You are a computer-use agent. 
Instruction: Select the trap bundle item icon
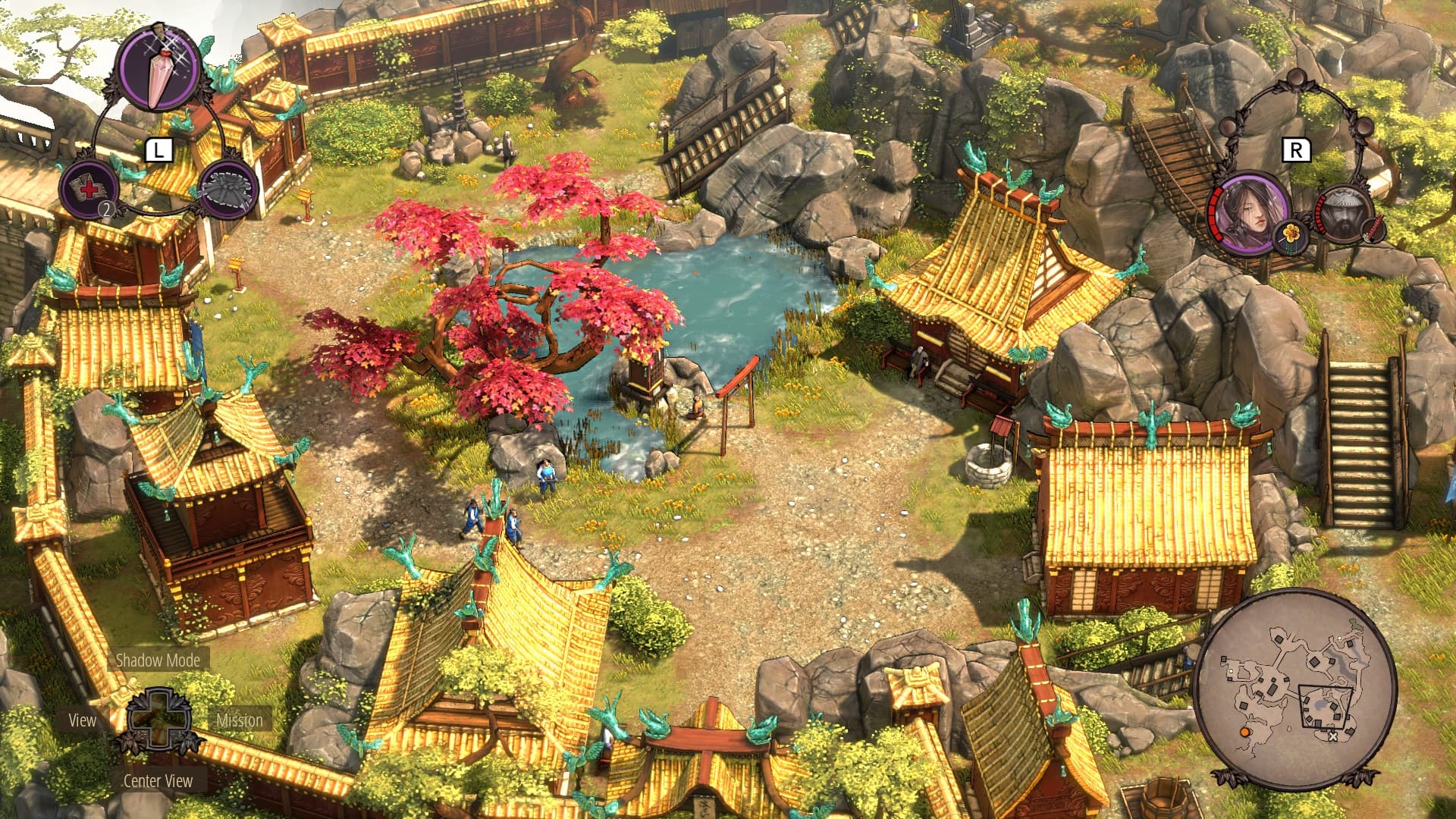pos(227,193)
